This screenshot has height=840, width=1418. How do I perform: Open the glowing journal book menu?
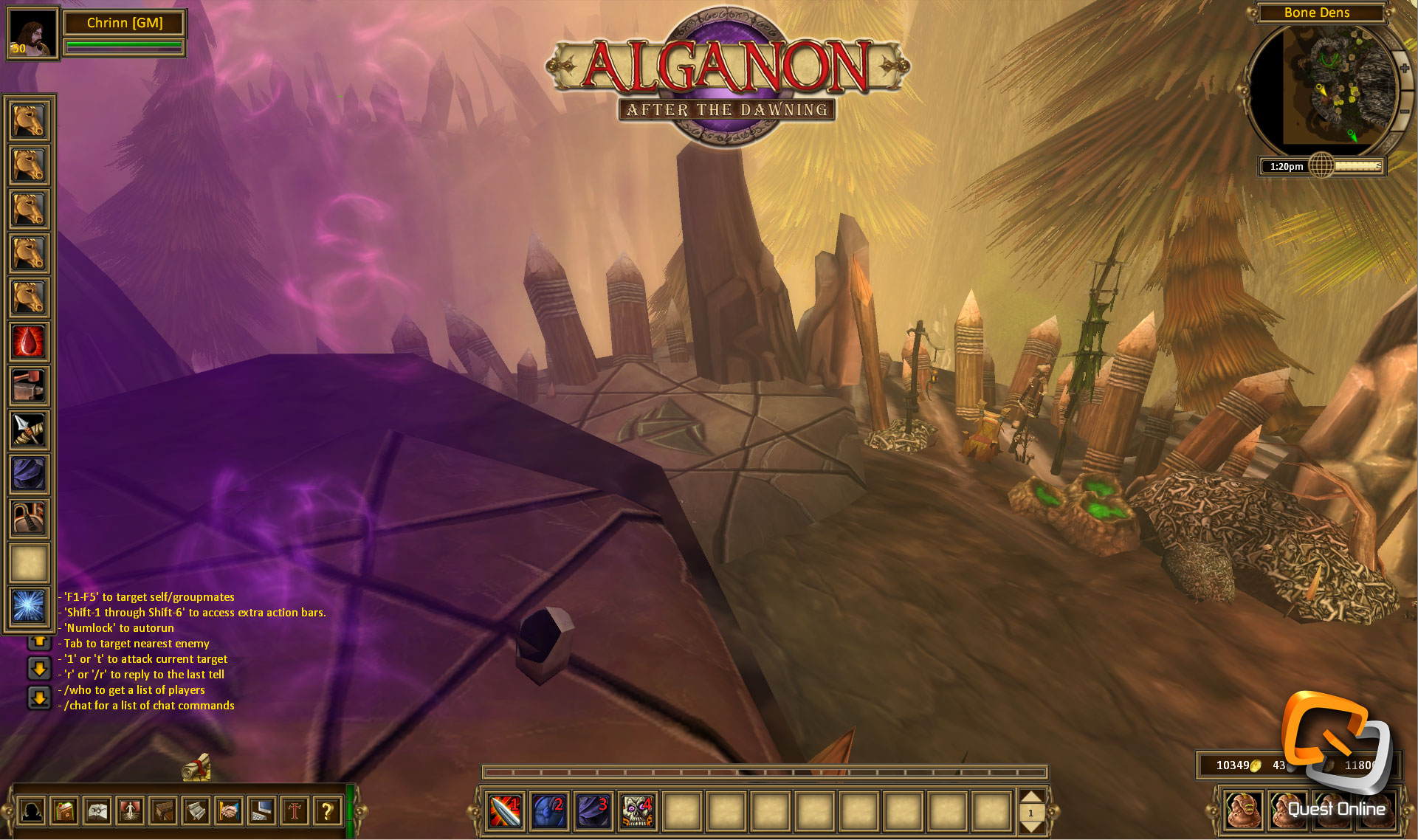click(x=66, y=812)
